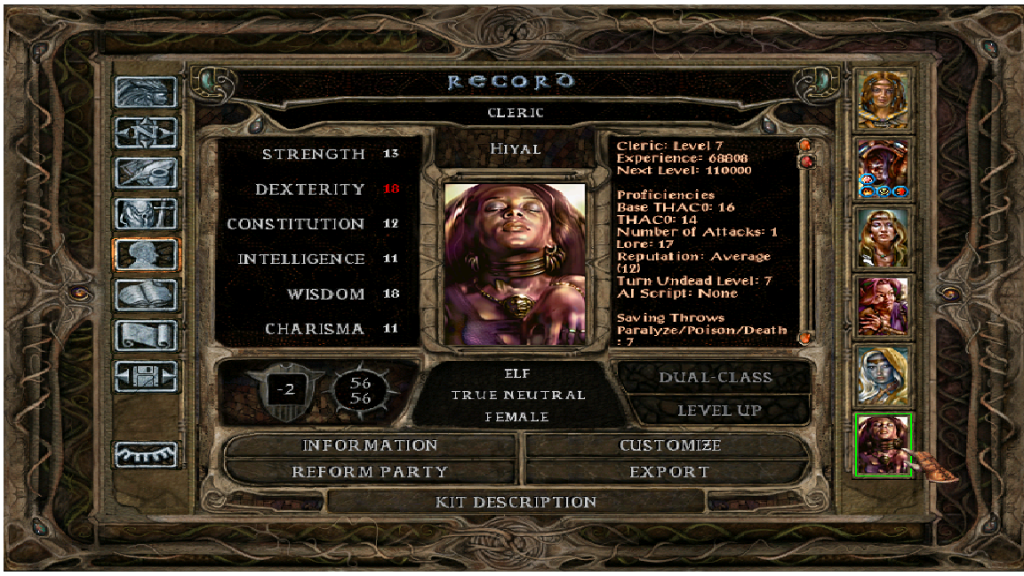
Task: Return to game via top sidebar icon
Action: 146,92
